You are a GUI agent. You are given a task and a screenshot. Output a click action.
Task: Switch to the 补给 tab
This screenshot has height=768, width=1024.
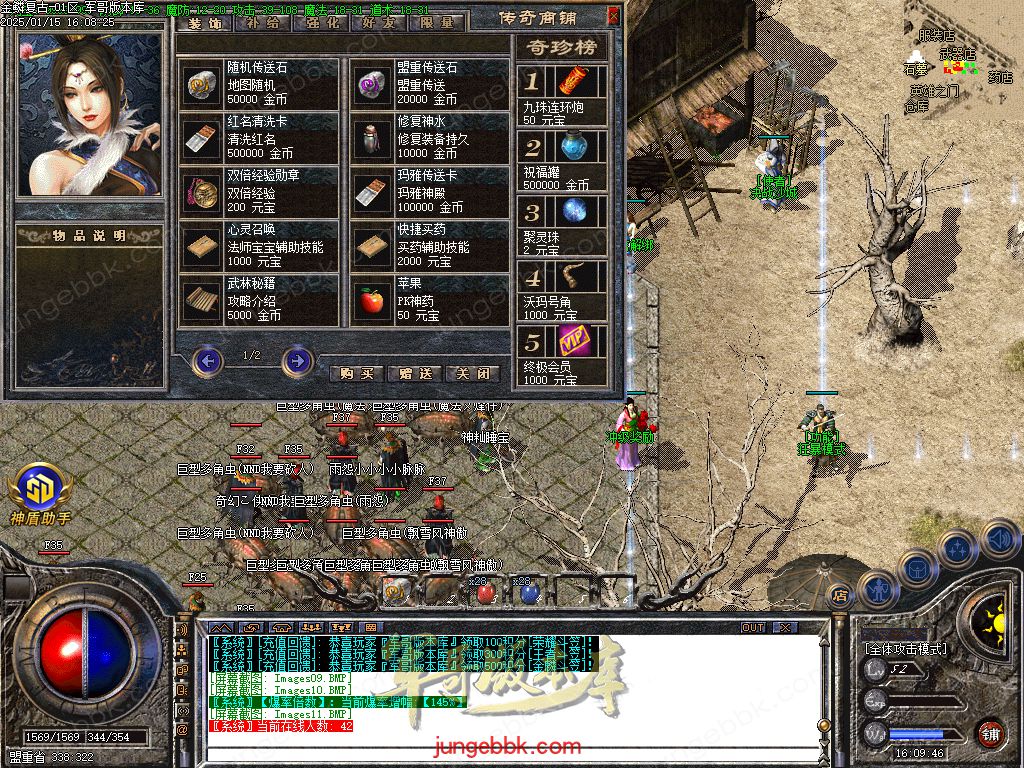click(263, 22)
